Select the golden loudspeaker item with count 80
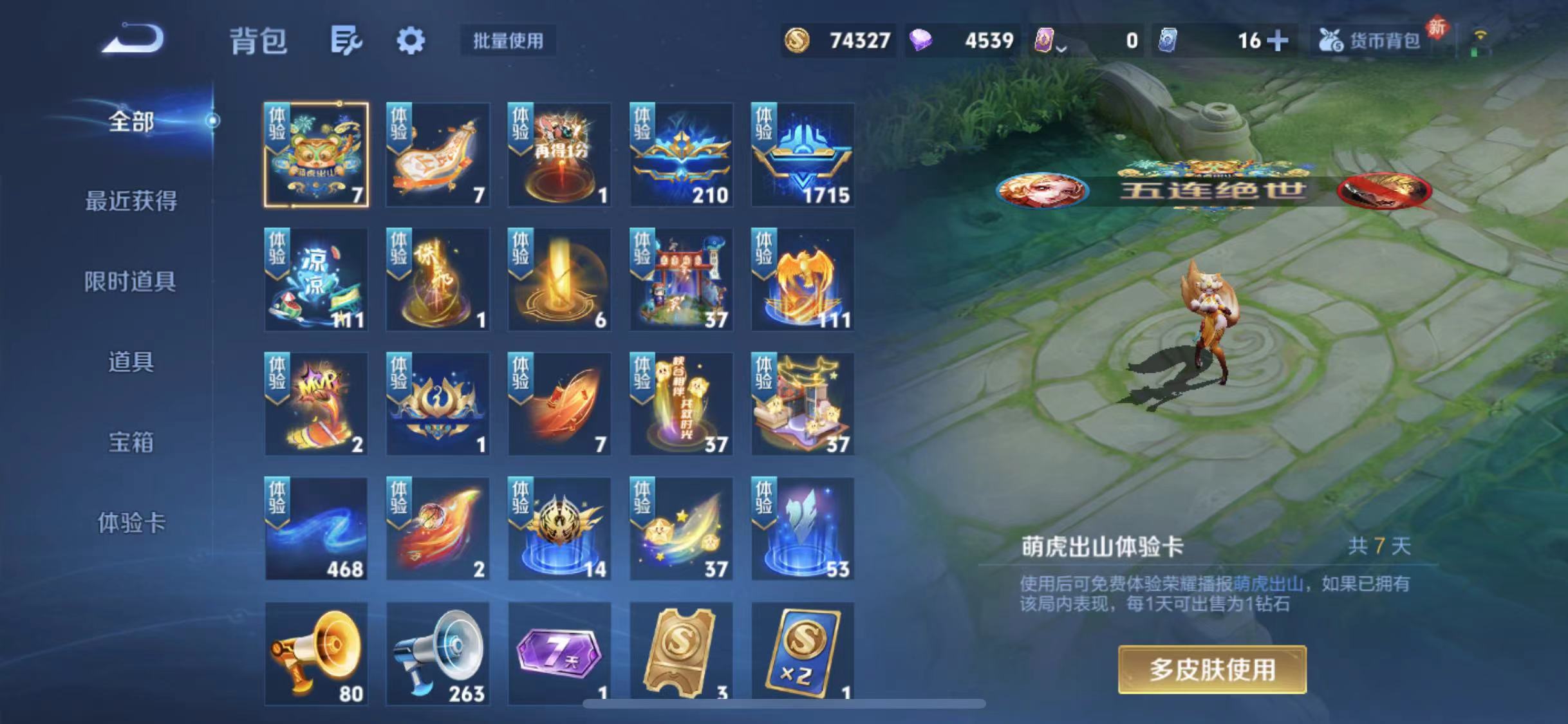 (315, 650)
